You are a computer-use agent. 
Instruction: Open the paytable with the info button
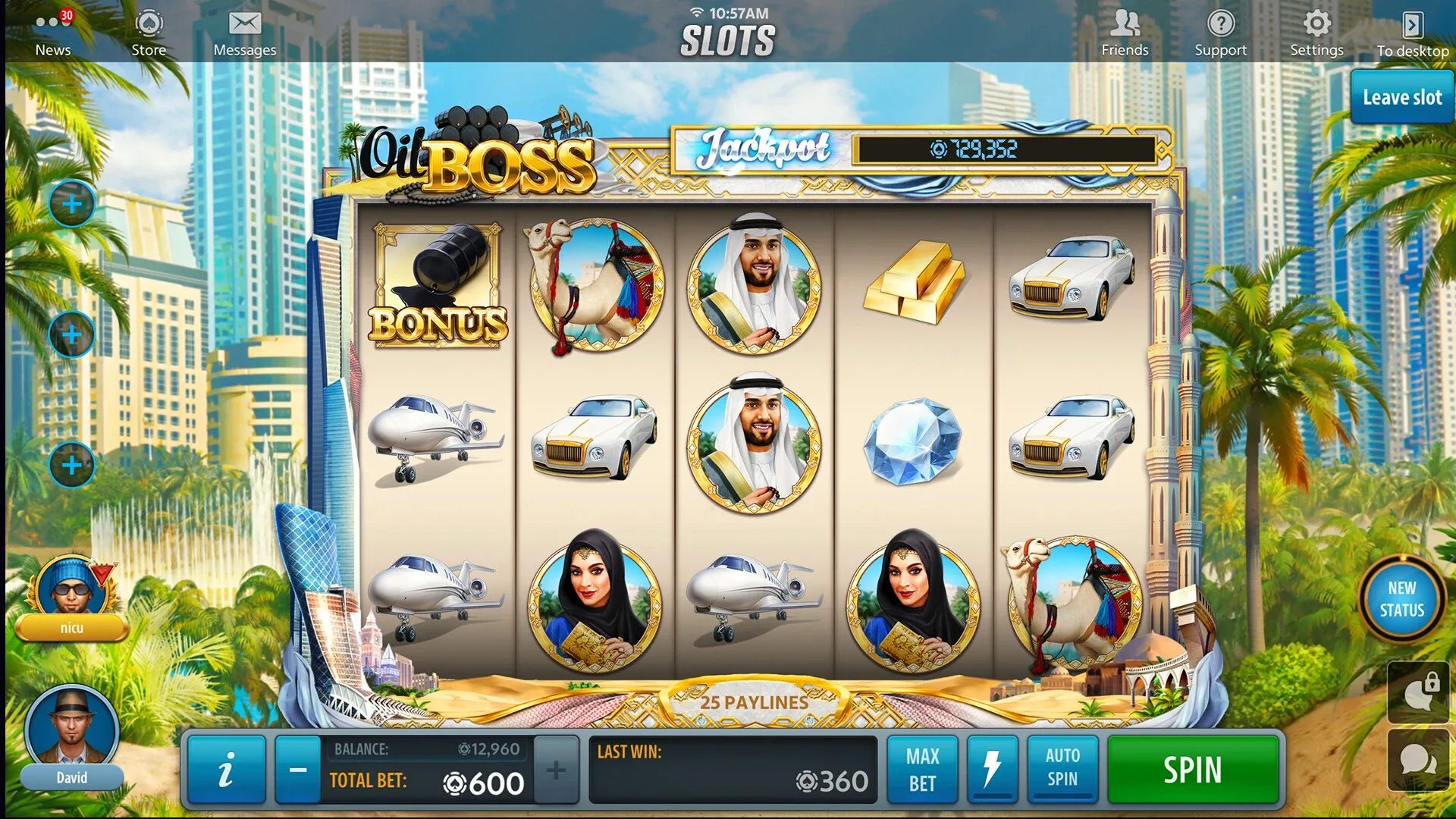(225, 769)
